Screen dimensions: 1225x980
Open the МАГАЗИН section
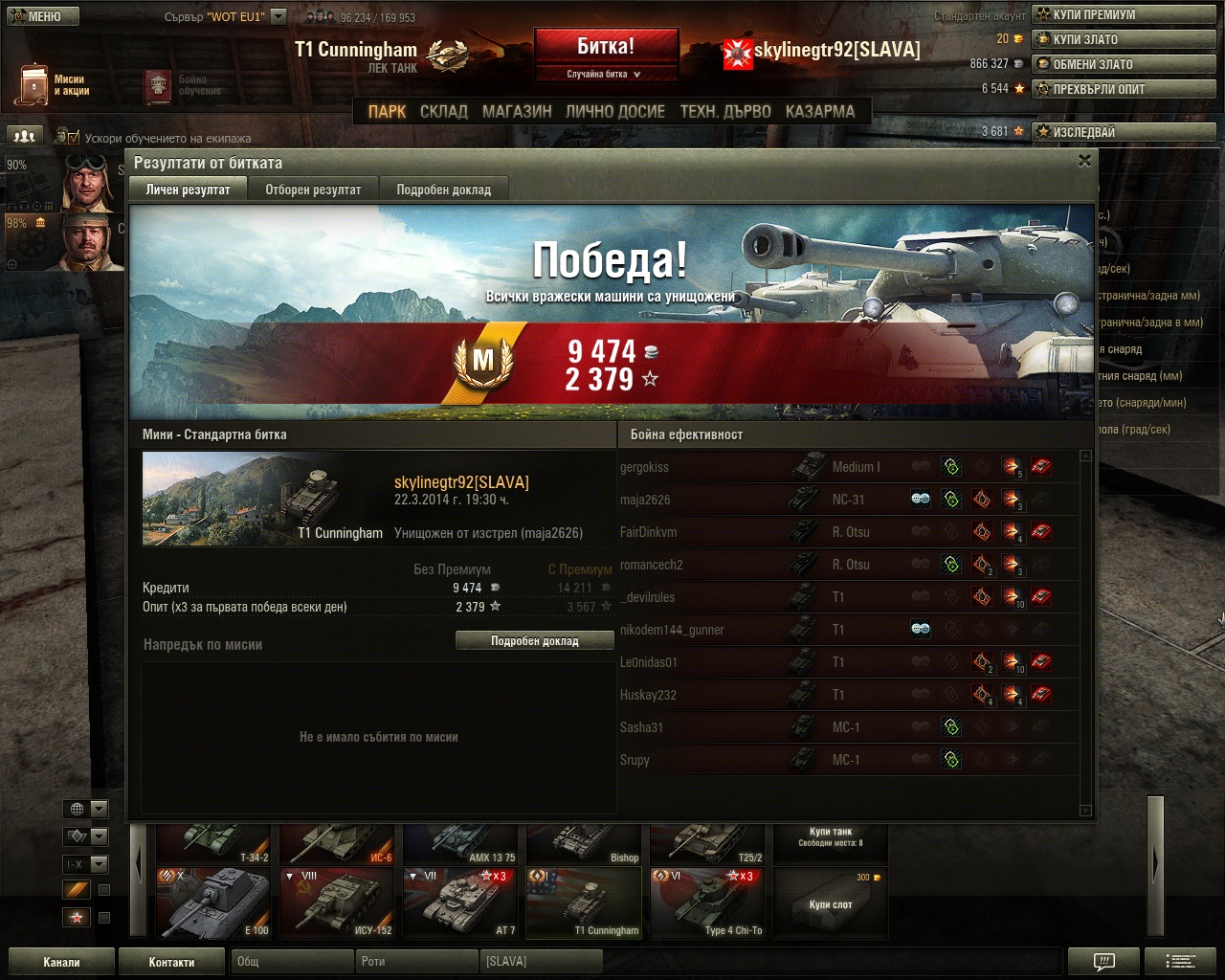point(517,112)
